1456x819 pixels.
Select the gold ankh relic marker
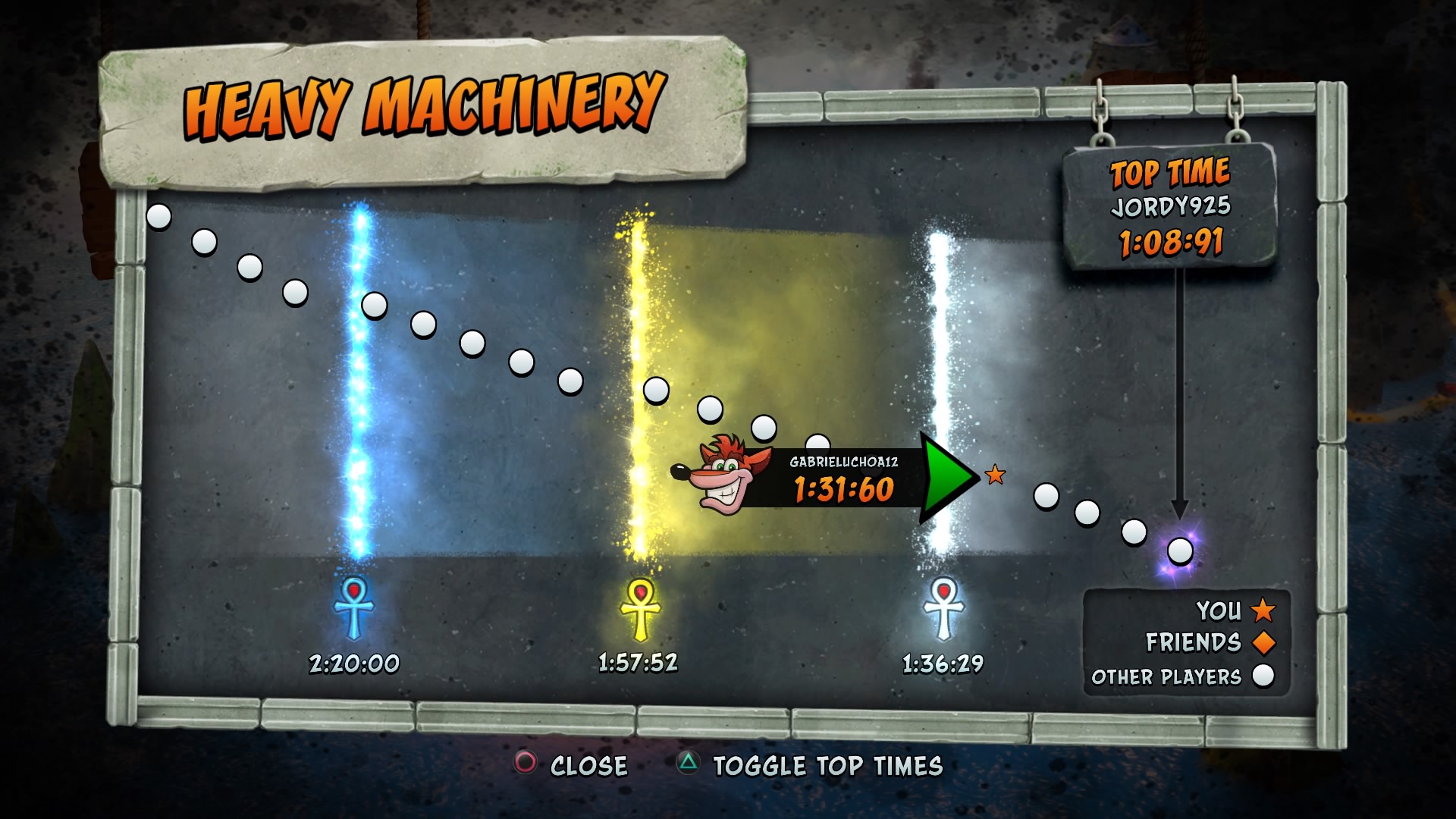click(x=640, y=608)
